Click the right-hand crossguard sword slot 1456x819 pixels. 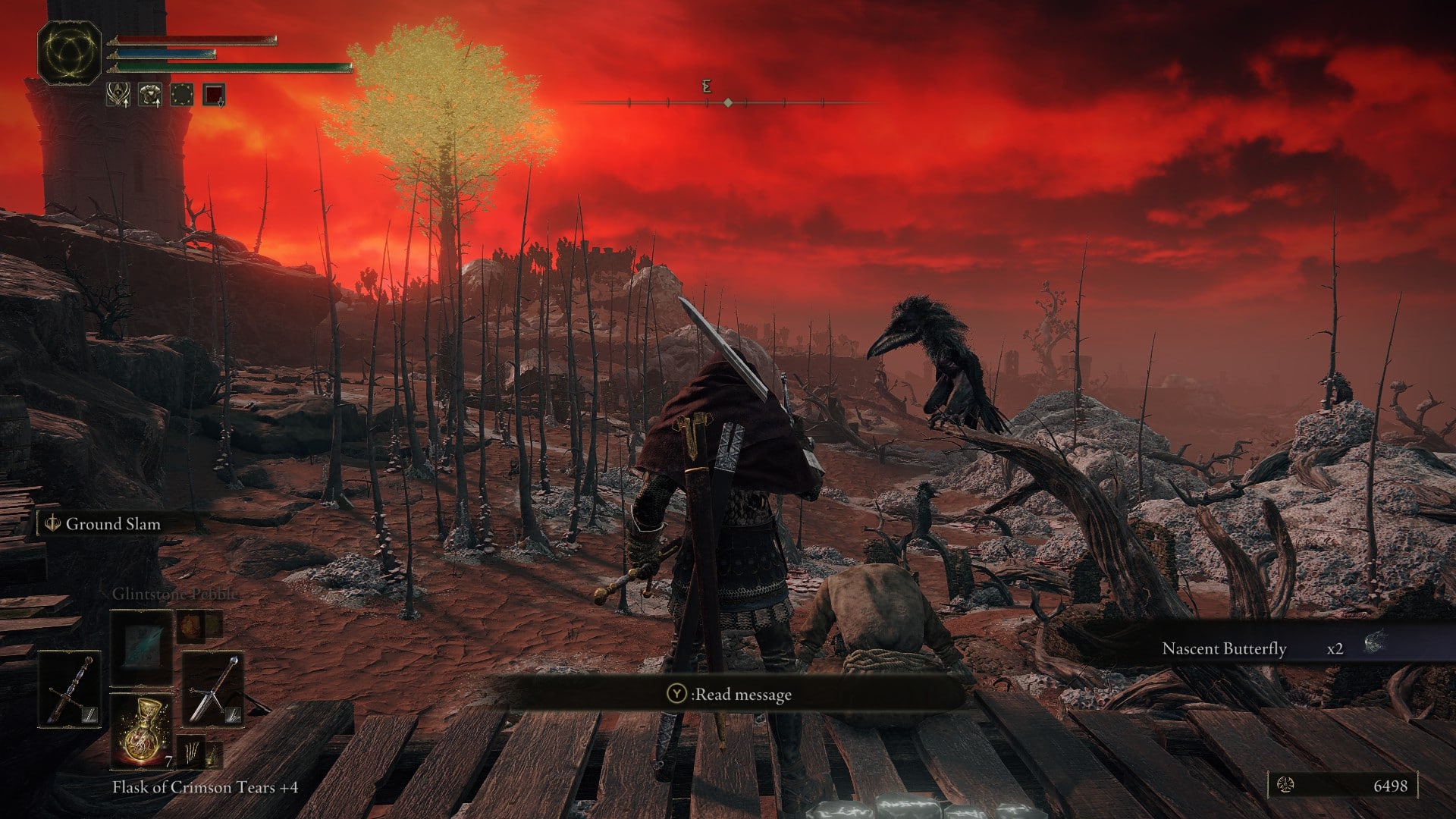(213, 689)
